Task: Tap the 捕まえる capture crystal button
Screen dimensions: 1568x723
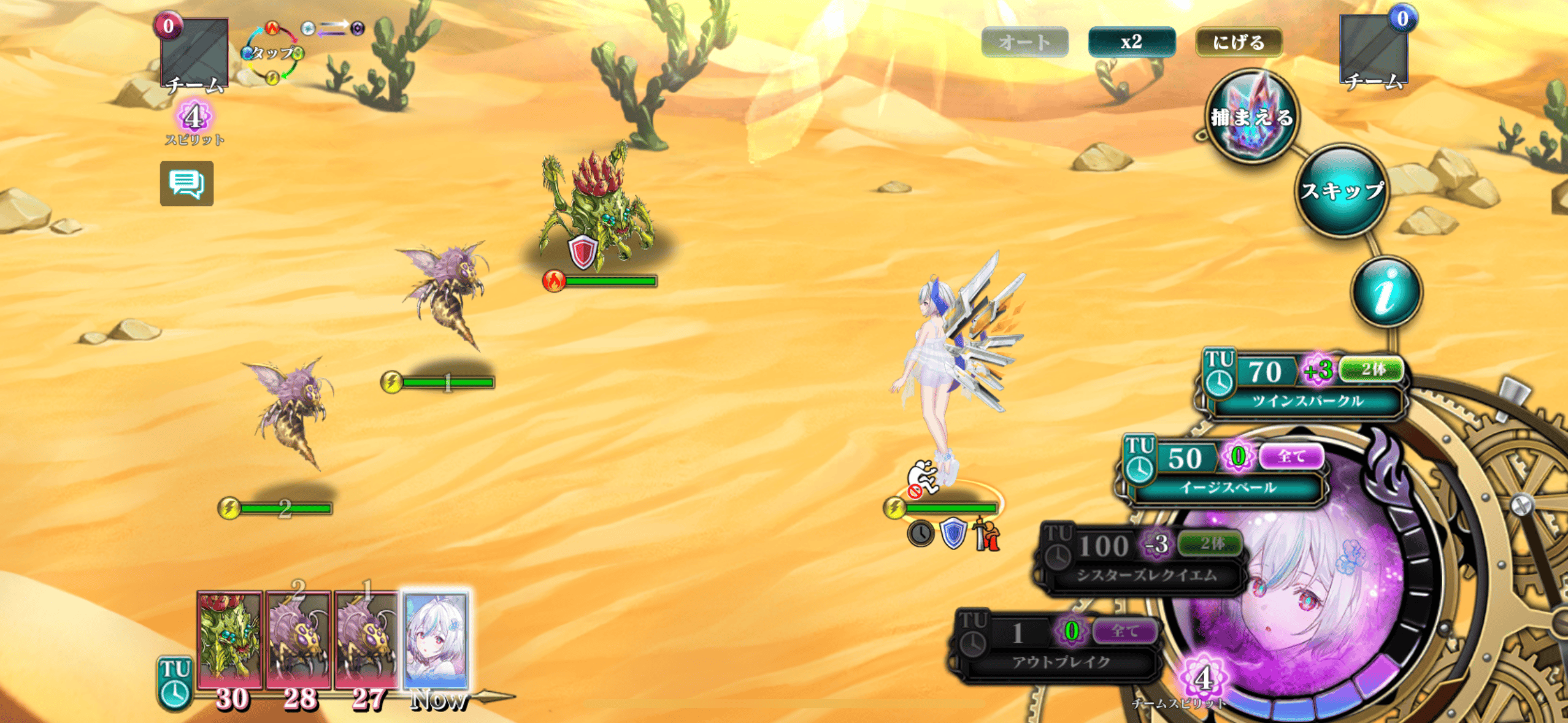Action: tap(1251, 117)
